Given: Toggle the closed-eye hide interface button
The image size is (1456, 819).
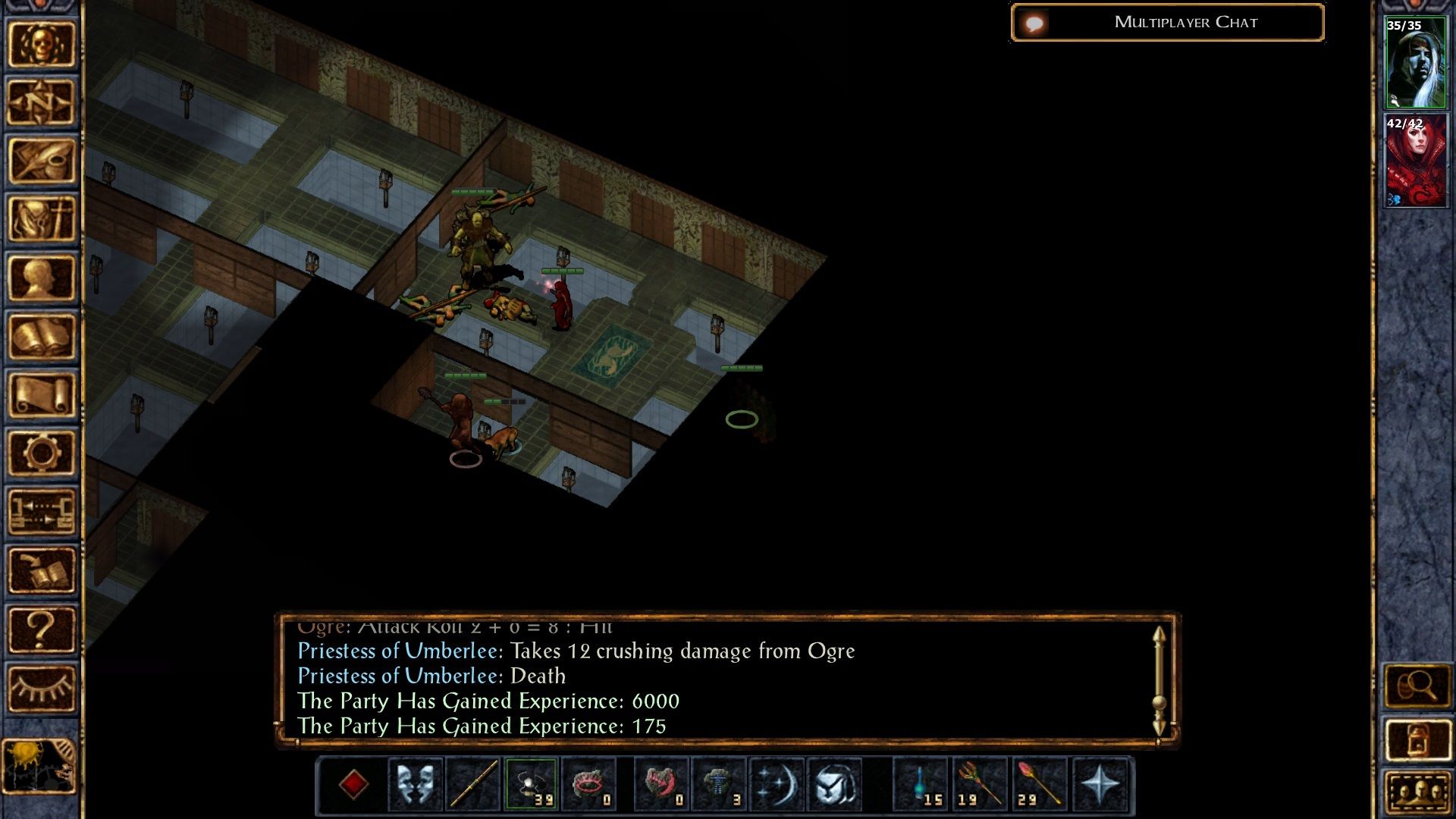Looking at the screenshot, I should click(42, 688).
